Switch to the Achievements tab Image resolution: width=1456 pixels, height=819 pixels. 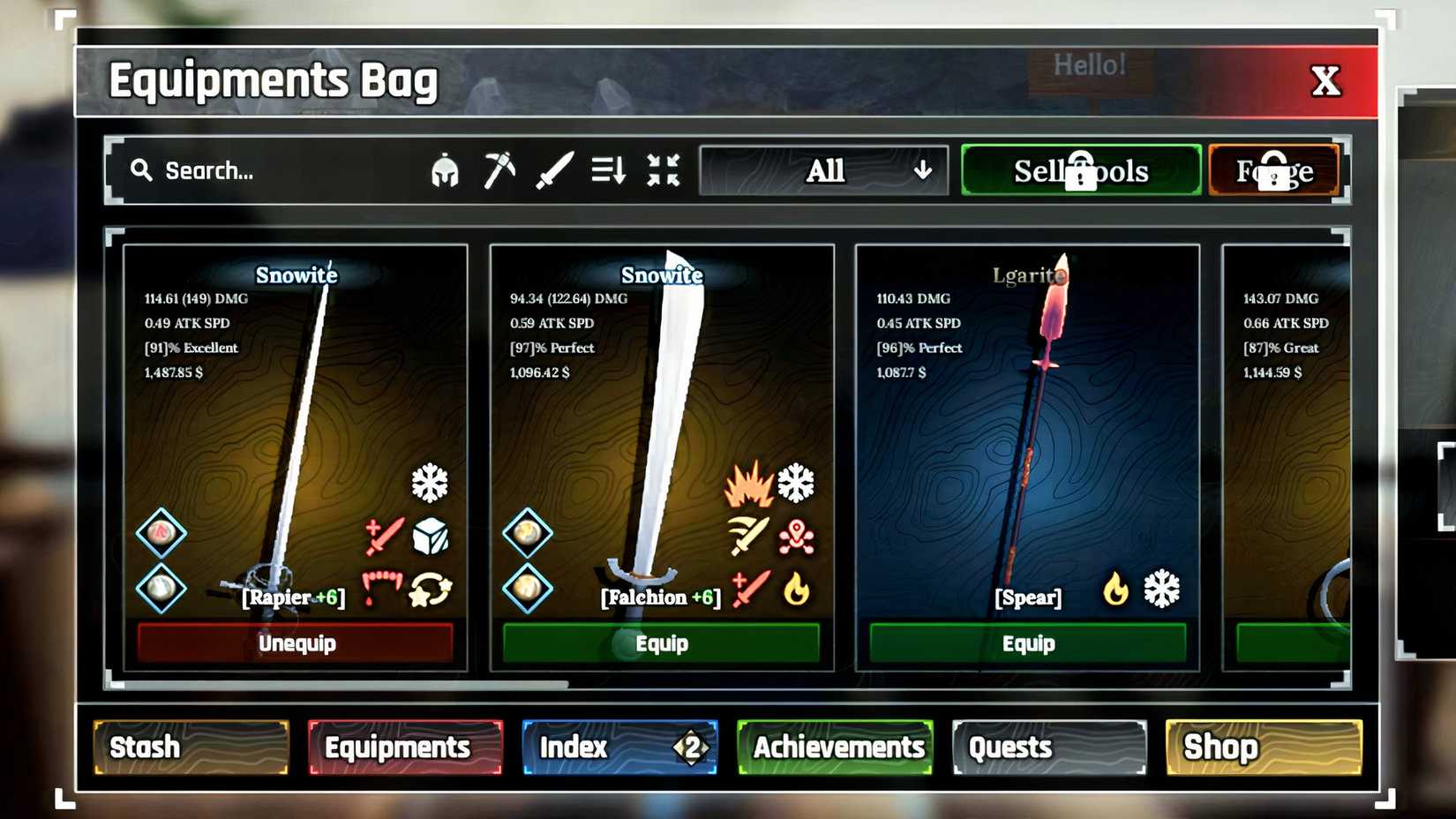[x=836, y=748]
